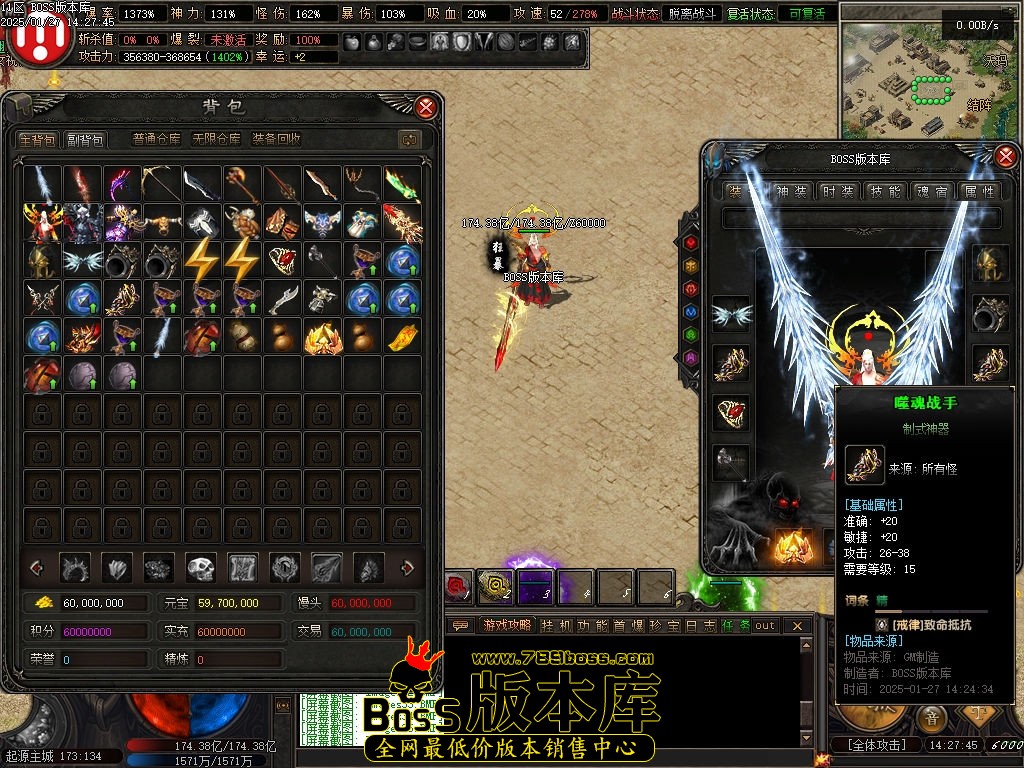Close the 背包 backpack window
The image size is (1024, 768).
pyautogui.click(x=426, y=108)
